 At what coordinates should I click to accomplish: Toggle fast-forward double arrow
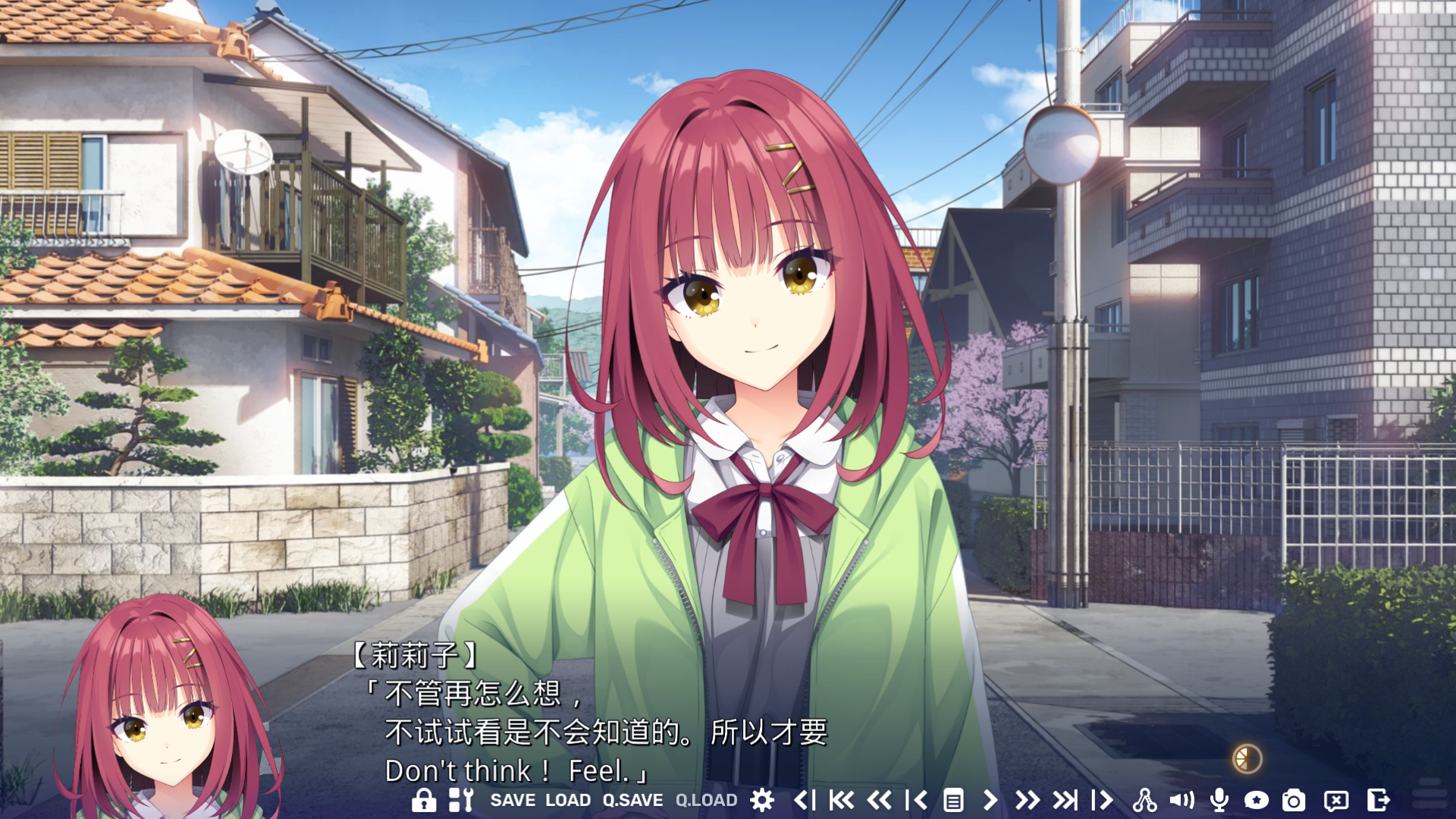click(x=1027, y=800)
